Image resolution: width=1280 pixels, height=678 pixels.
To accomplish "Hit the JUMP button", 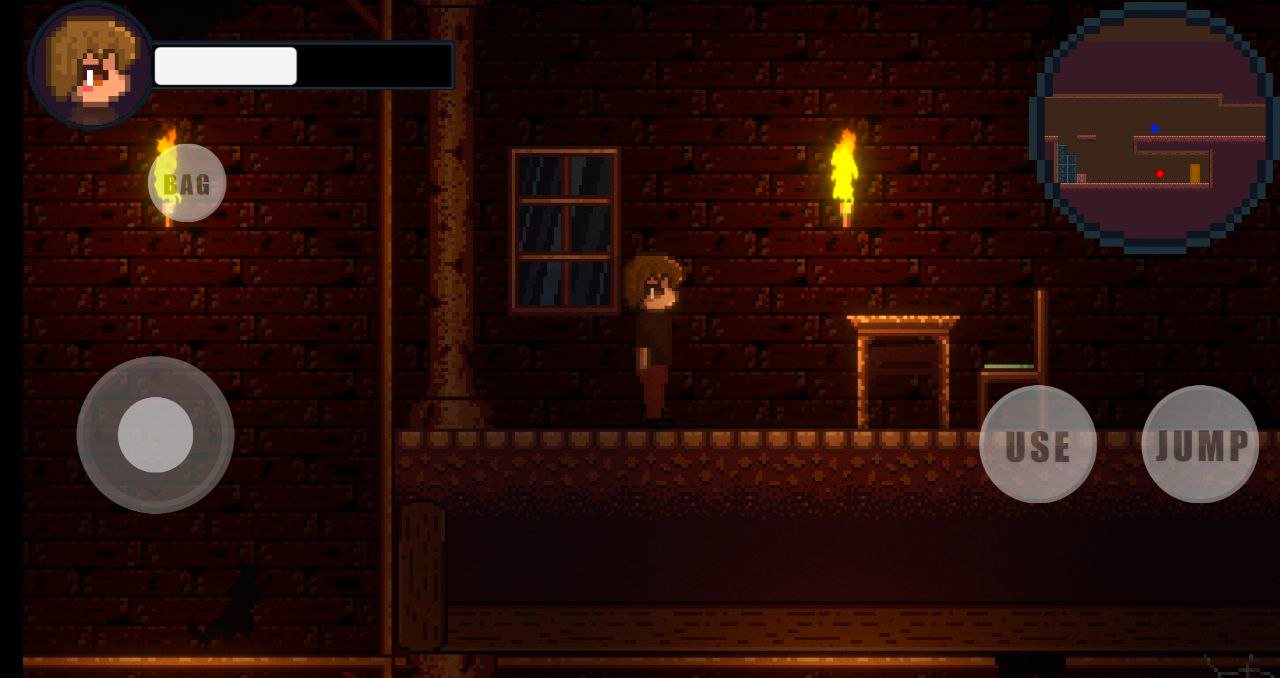I will (1200, 444).
